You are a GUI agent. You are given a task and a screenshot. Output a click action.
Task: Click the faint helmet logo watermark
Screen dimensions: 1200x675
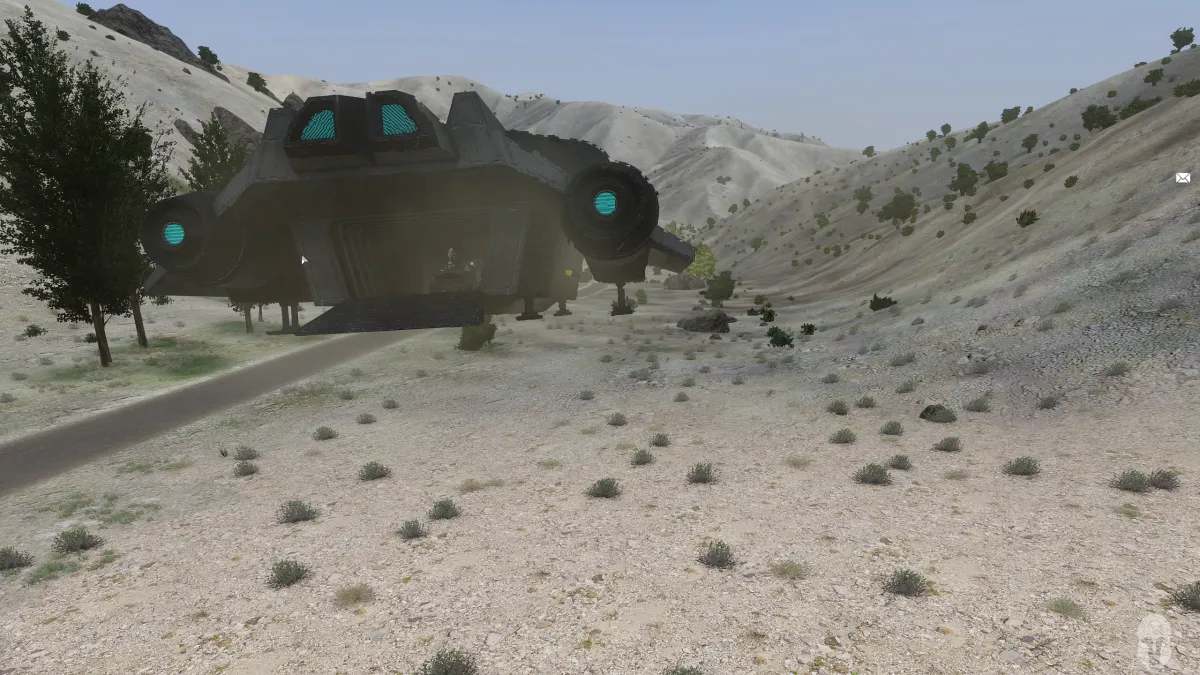tap(1156, 641)
